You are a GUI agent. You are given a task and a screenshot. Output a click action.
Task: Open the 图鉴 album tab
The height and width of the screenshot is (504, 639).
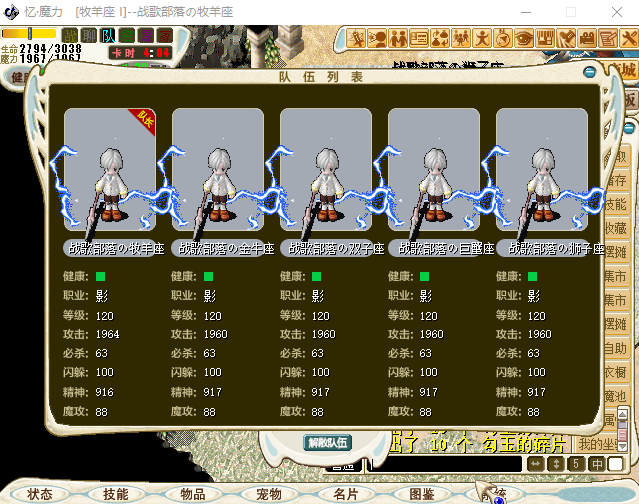[422, 494]
